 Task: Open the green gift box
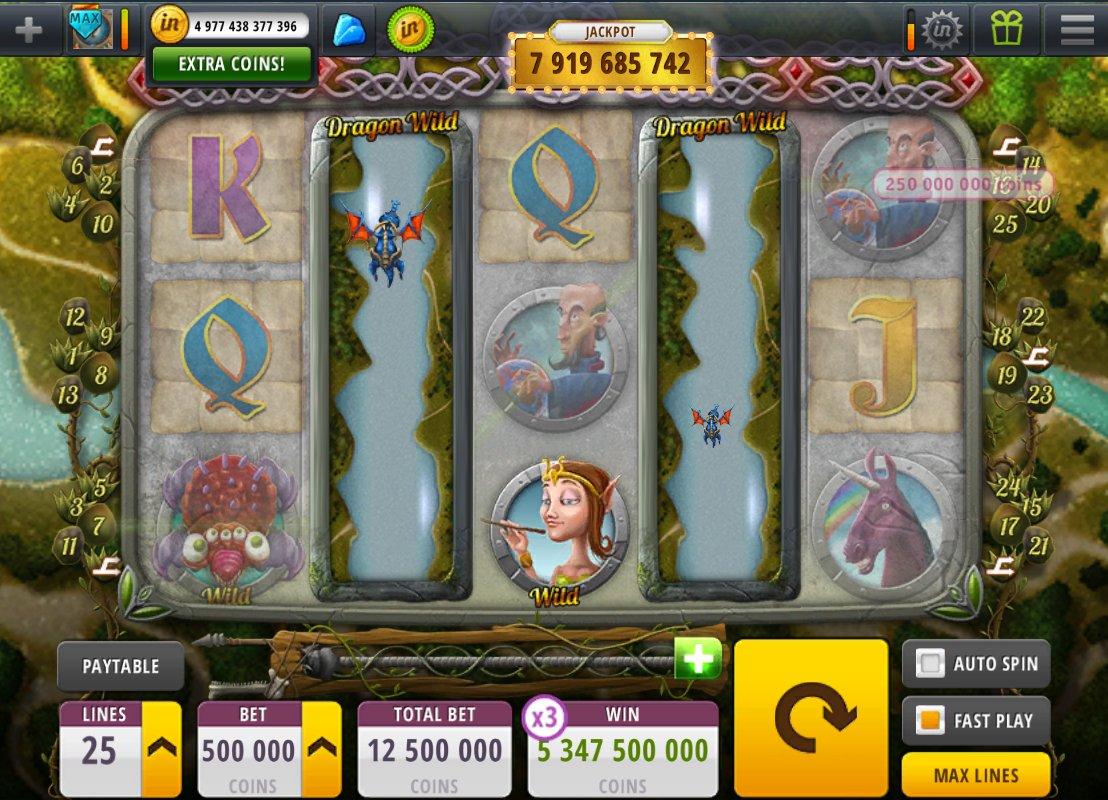click(x=1006, y=29)
